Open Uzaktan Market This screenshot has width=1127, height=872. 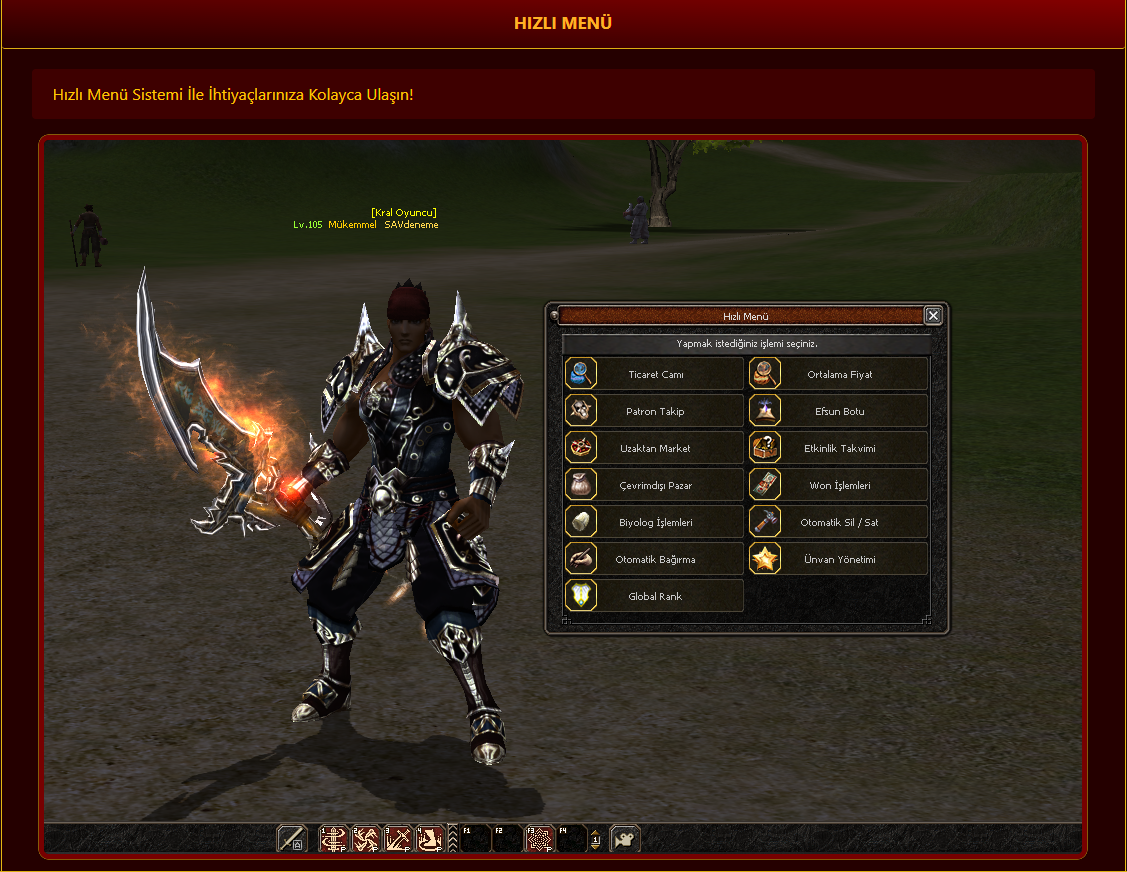655,448
